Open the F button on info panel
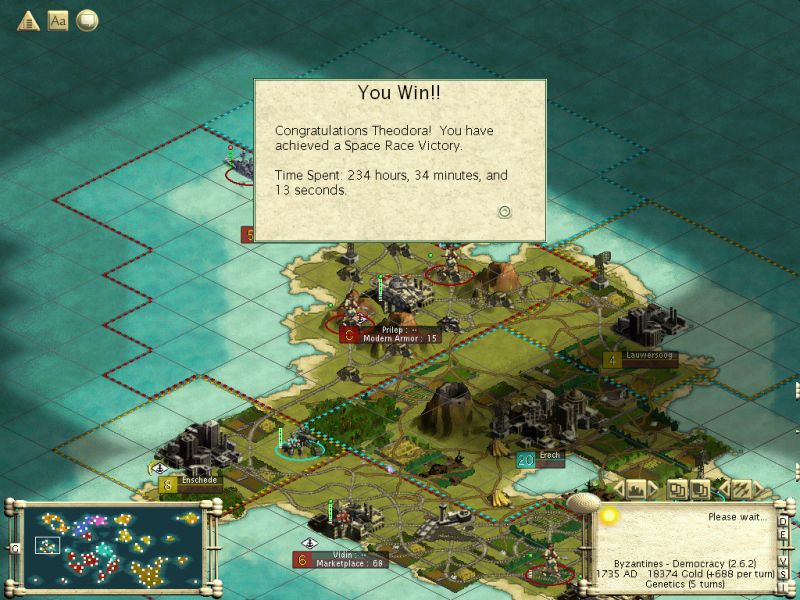This screenshot has height=600, width=800. [783, 534]
